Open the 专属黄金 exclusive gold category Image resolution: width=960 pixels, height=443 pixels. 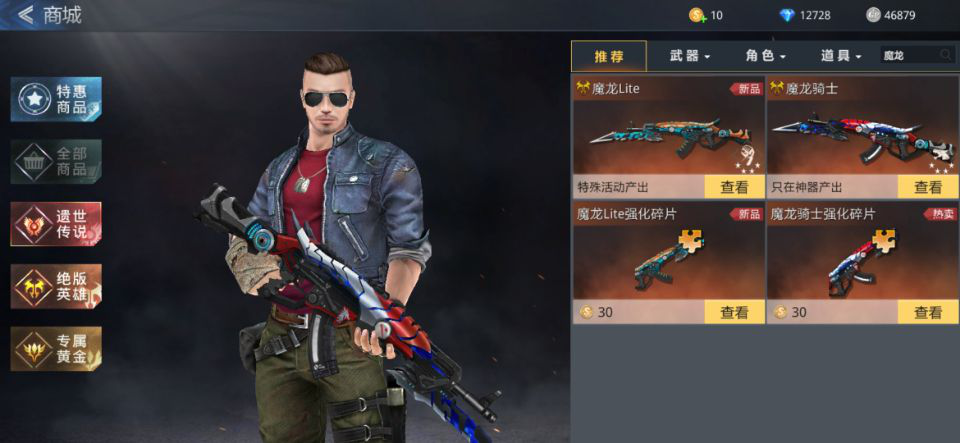56,348
